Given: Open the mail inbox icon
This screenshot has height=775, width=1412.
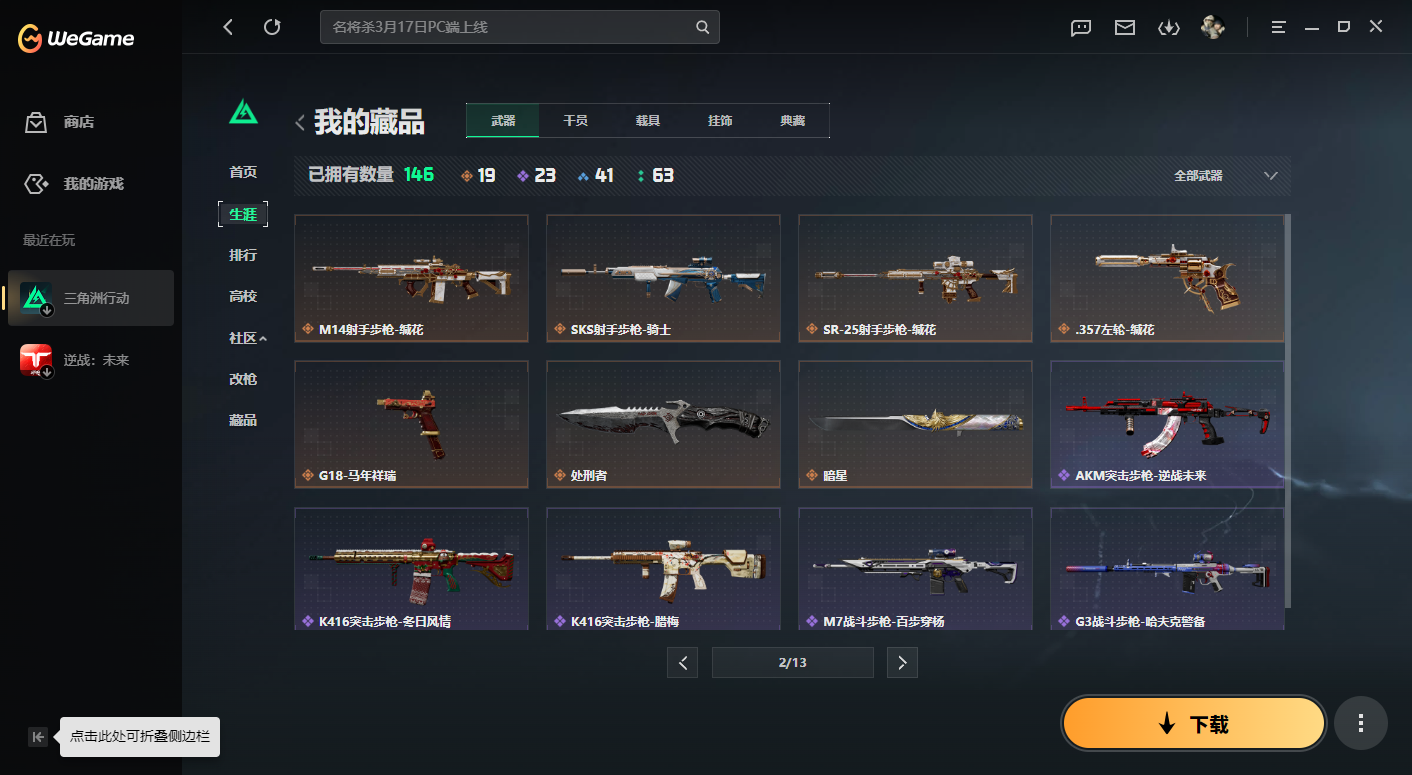Looking at the screenshot, I should (x=1124, y=27).
